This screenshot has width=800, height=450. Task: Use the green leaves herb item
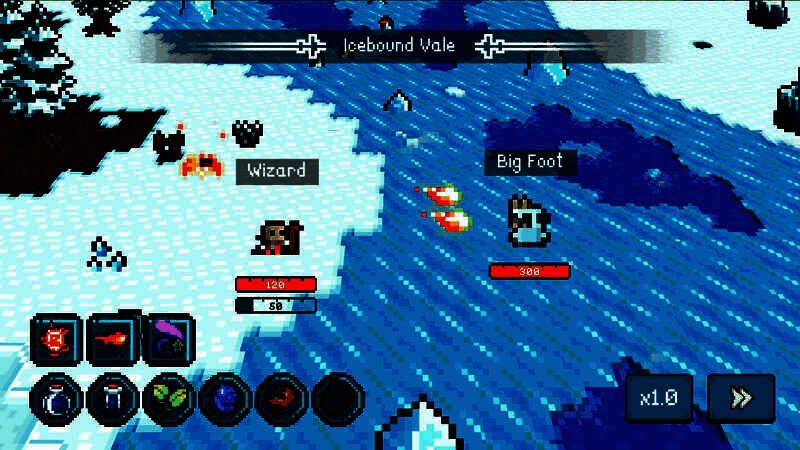tap(169, 400)
